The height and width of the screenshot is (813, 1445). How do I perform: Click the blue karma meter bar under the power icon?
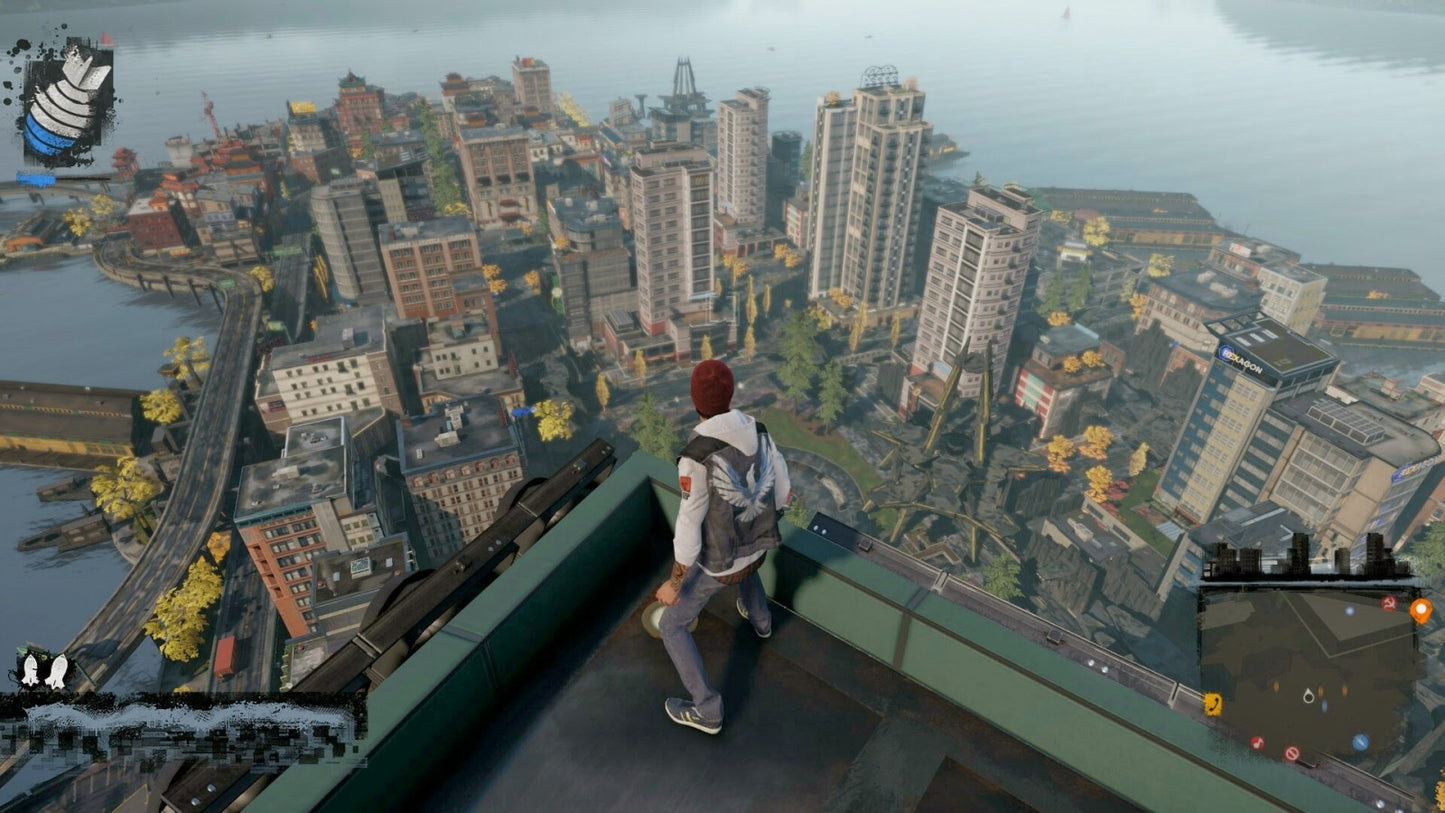click(37, 181)
